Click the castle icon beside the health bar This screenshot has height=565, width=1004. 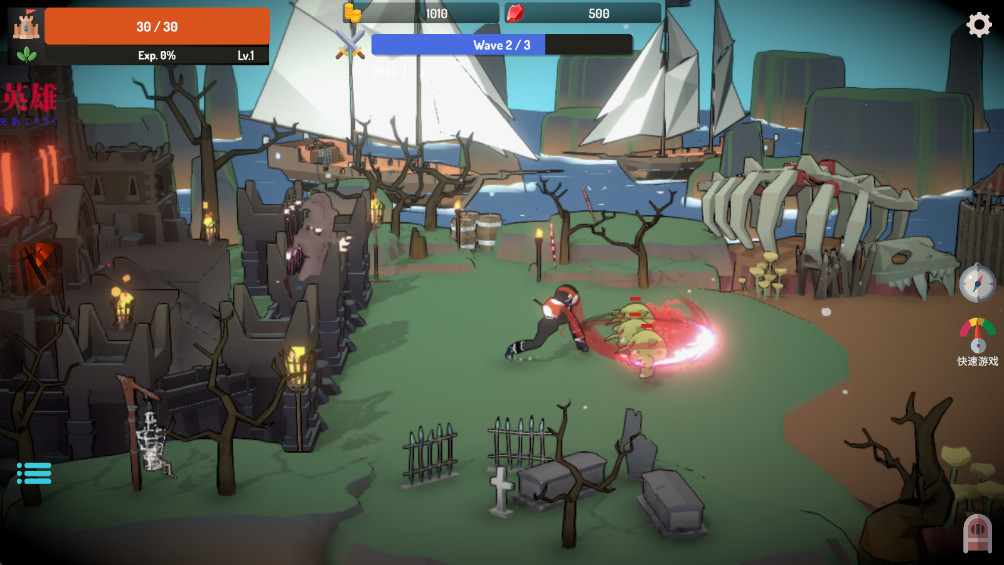(x=25, y=23)
